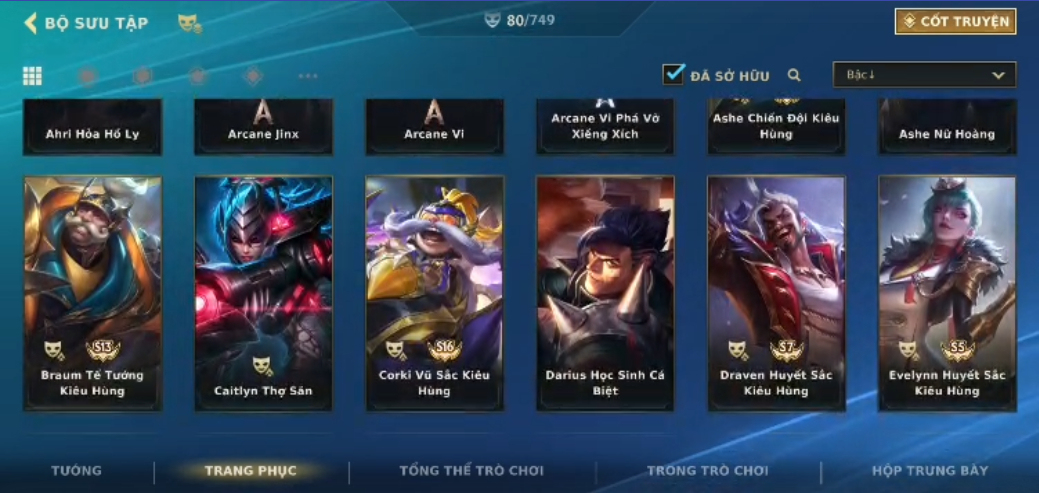The image size is (1039, 493).
Task: Select Braum Tể Tướng Kiêu Hùng skin
Action: click(92, 293)
